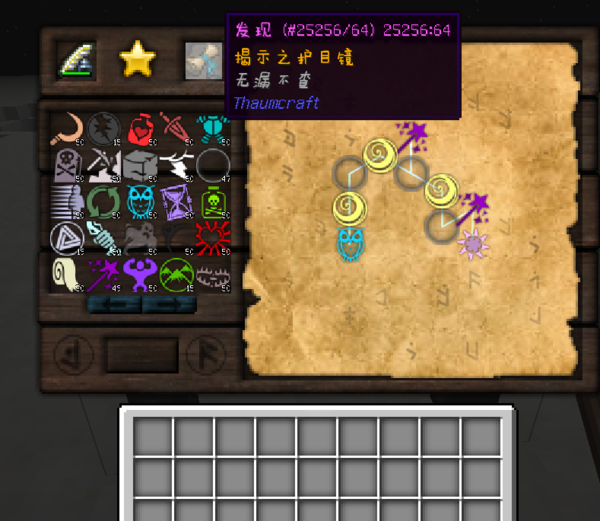Select the red heart potion aspect
Image resolution: width=600 pixels, height=521 pixels.
tap(140, 126)
